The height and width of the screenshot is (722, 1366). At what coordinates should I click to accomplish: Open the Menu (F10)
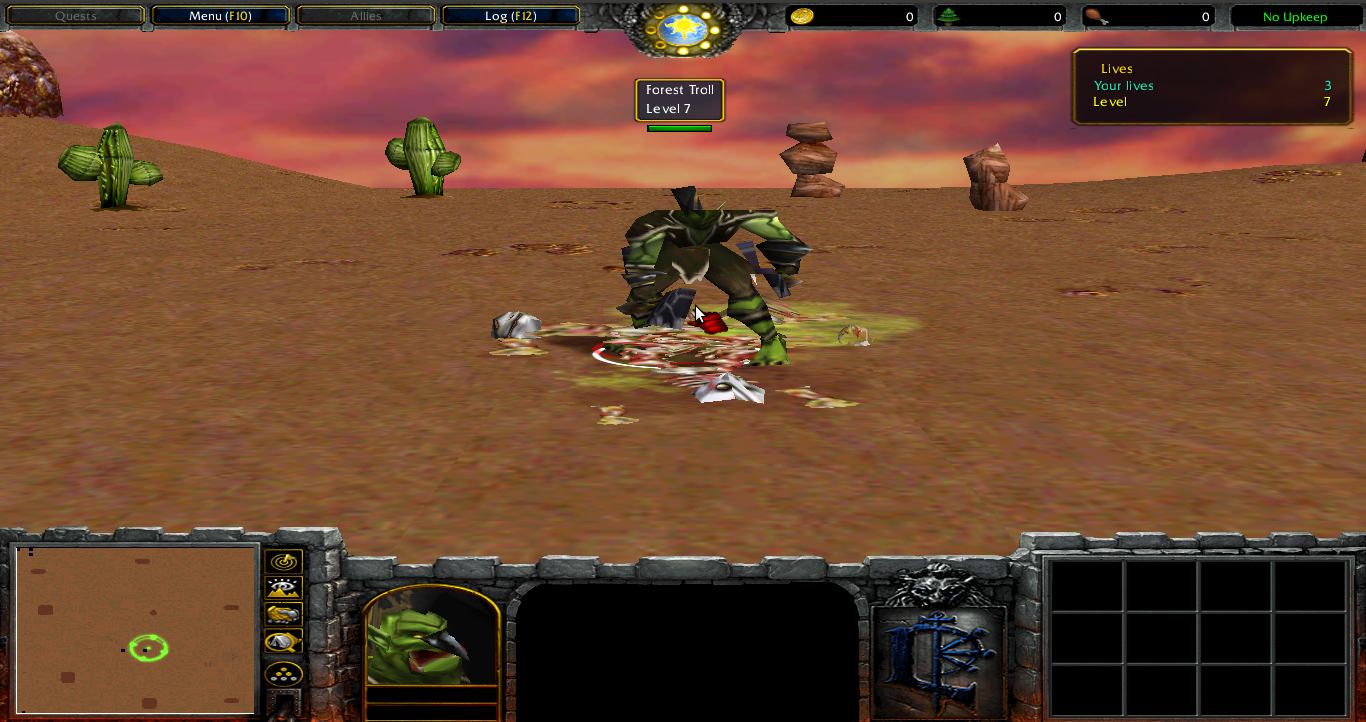(220, 15)
